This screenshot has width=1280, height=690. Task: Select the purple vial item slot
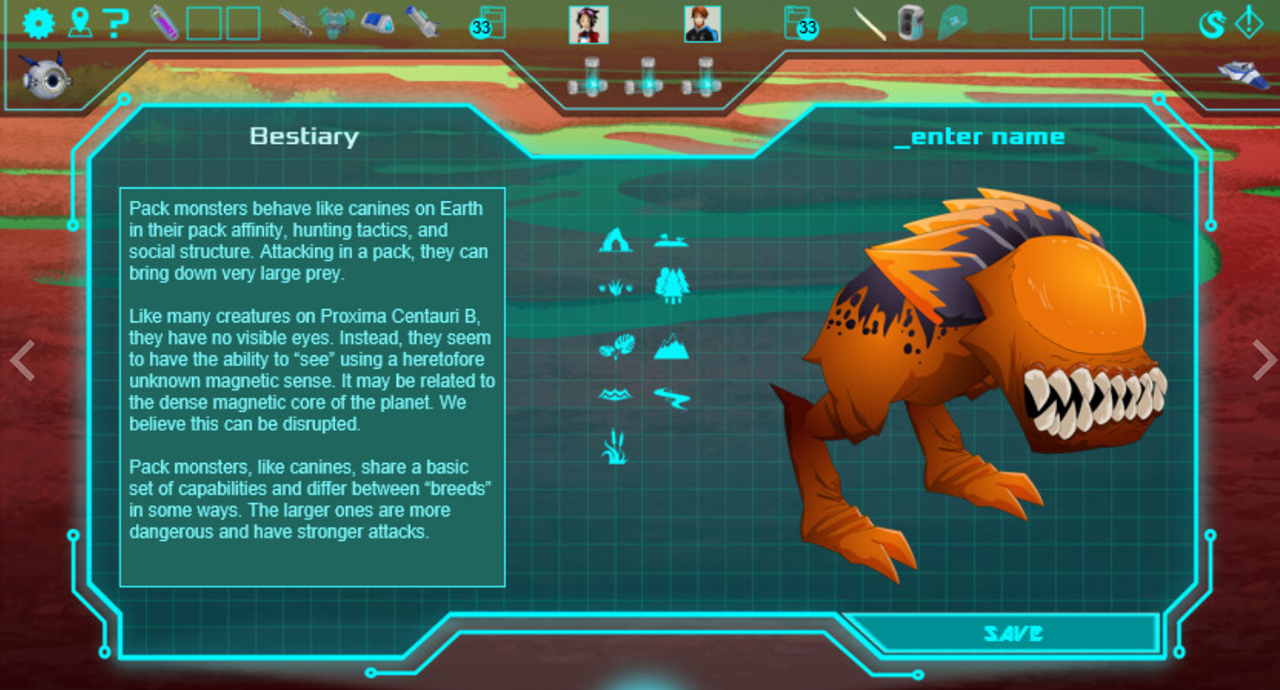[164, 22]
